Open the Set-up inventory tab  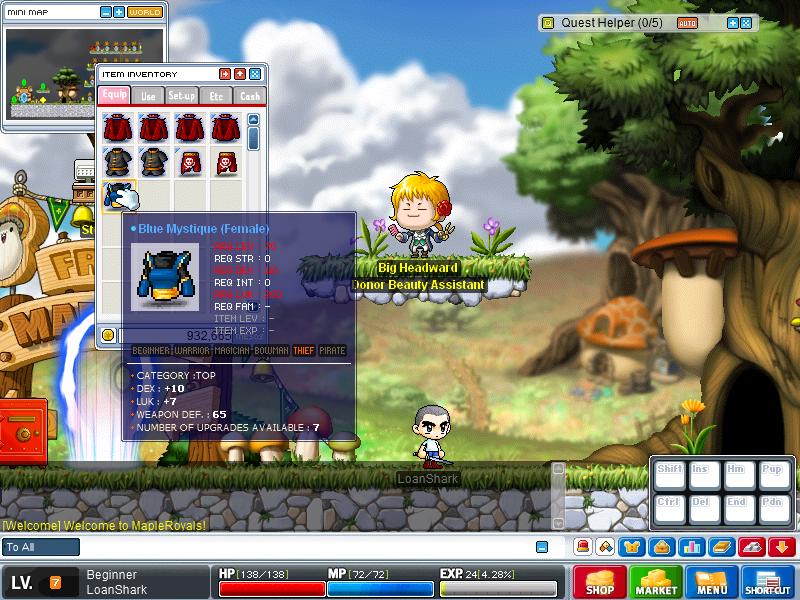point(182,96)
